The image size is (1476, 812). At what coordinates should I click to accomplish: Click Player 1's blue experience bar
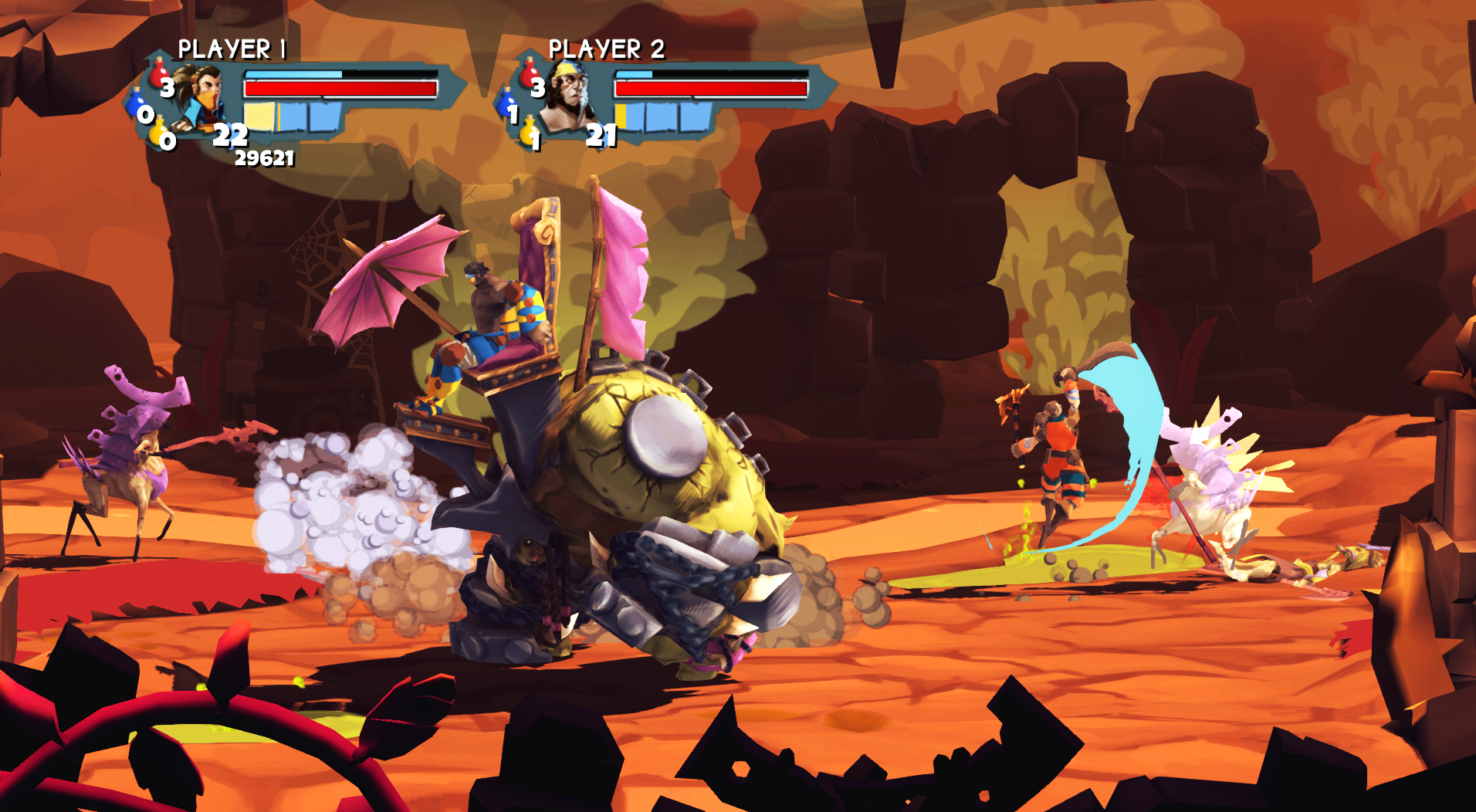293,75
